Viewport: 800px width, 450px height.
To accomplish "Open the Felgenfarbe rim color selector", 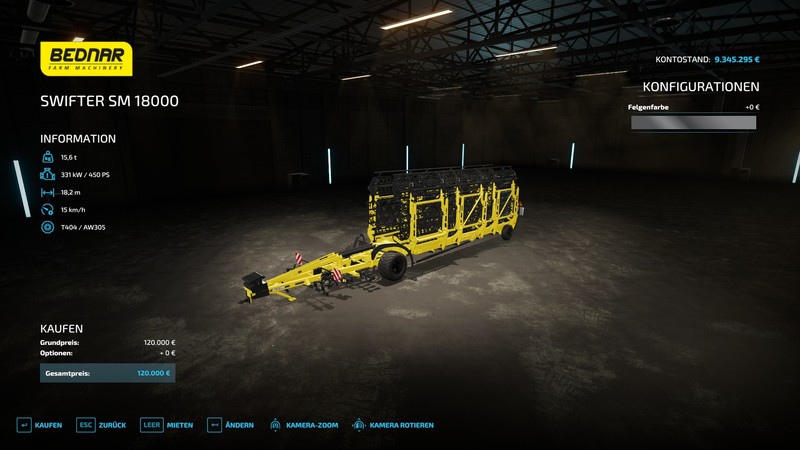I will coord(693,123).
